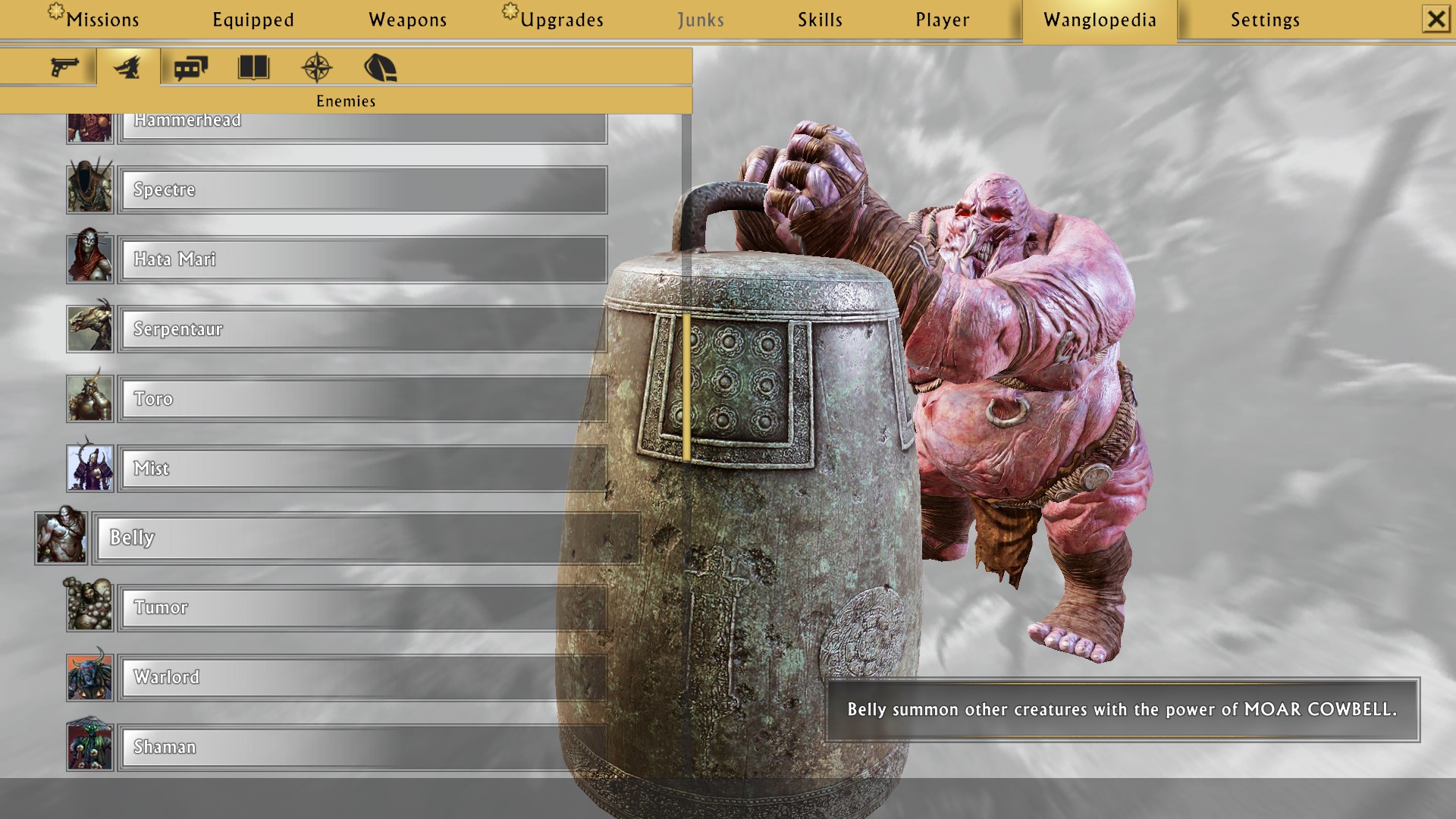Image resolution: width=1456 pixels, height=819 pixels.
Task: Go to the Weapons tab
Action: pos(407,20)
